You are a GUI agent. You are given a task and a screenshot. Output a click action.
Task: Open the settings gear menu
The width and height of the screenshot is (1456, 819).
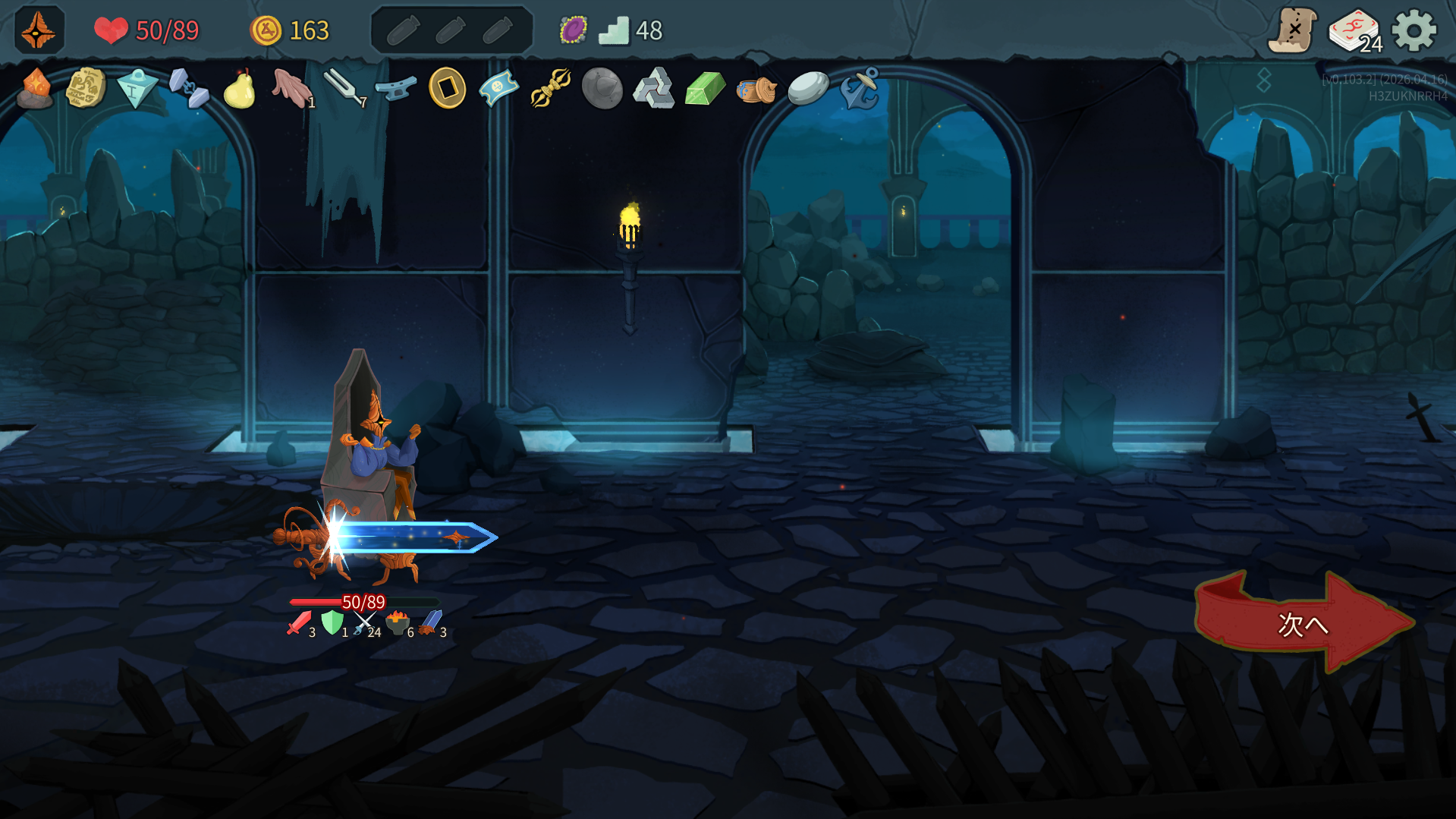pos(1414,31)
